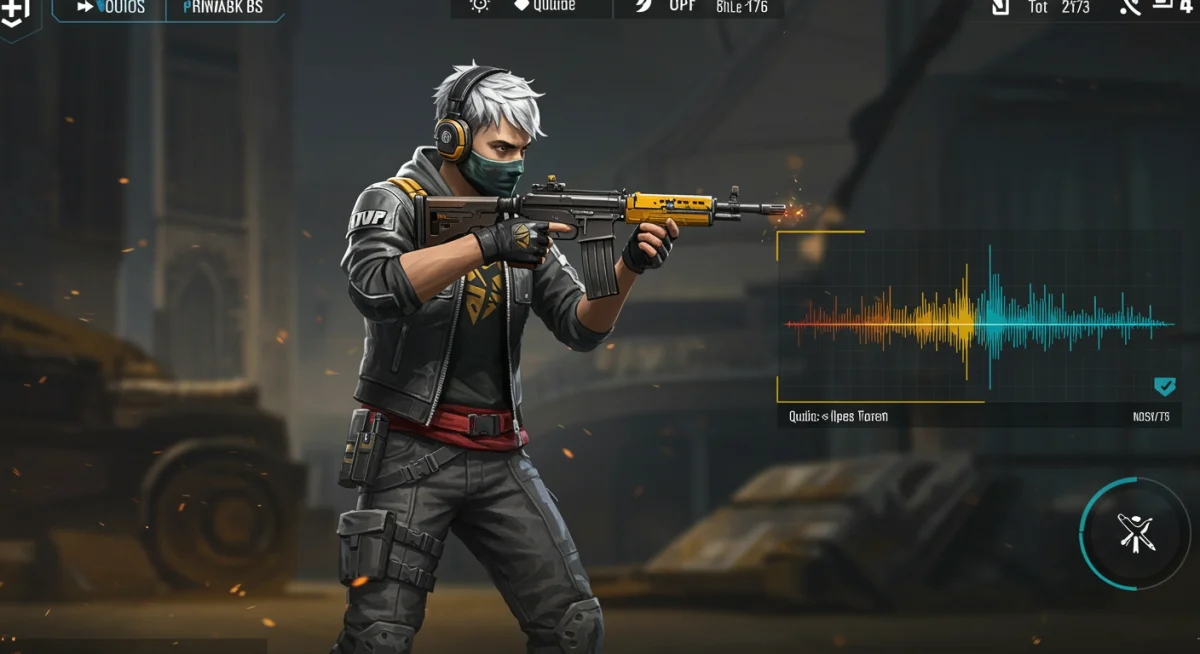Open the stacked layers icon
The height and width of the screenshot is (654, 1200).
[1164, 7]
